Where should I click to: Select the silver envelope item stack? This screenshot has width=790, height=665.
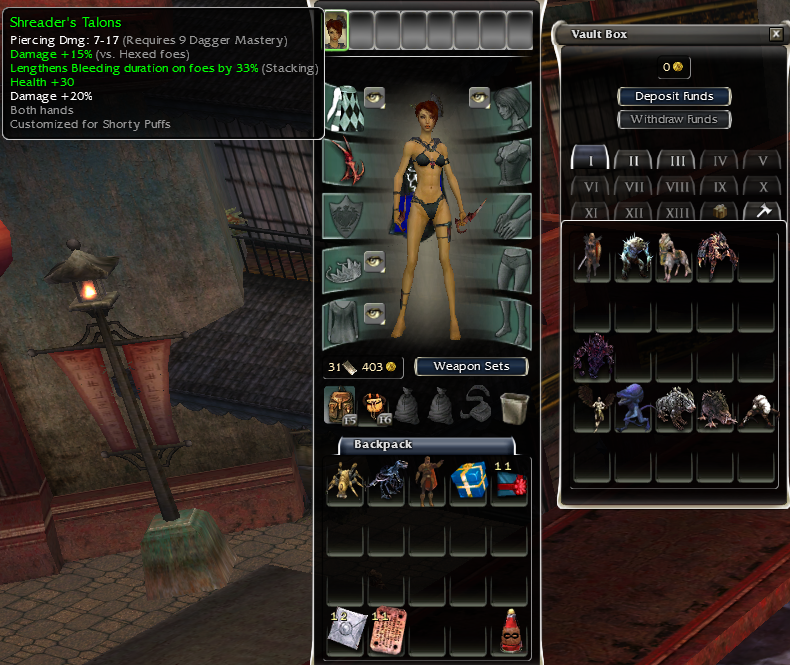coord(345,632)
